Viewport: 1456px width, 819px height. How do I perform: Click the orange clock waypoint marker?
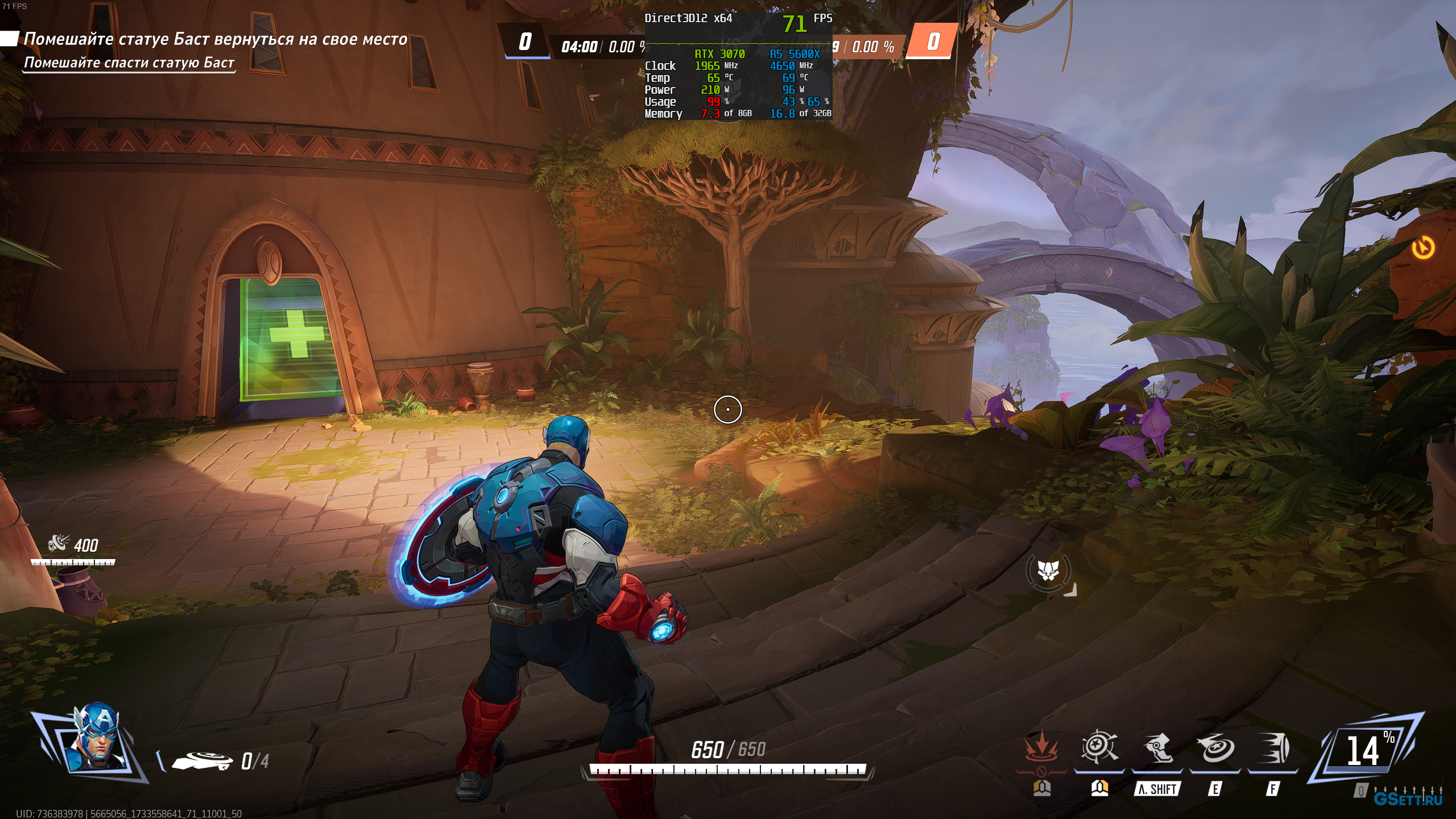pyautogui.click(x=1423, y=247)
